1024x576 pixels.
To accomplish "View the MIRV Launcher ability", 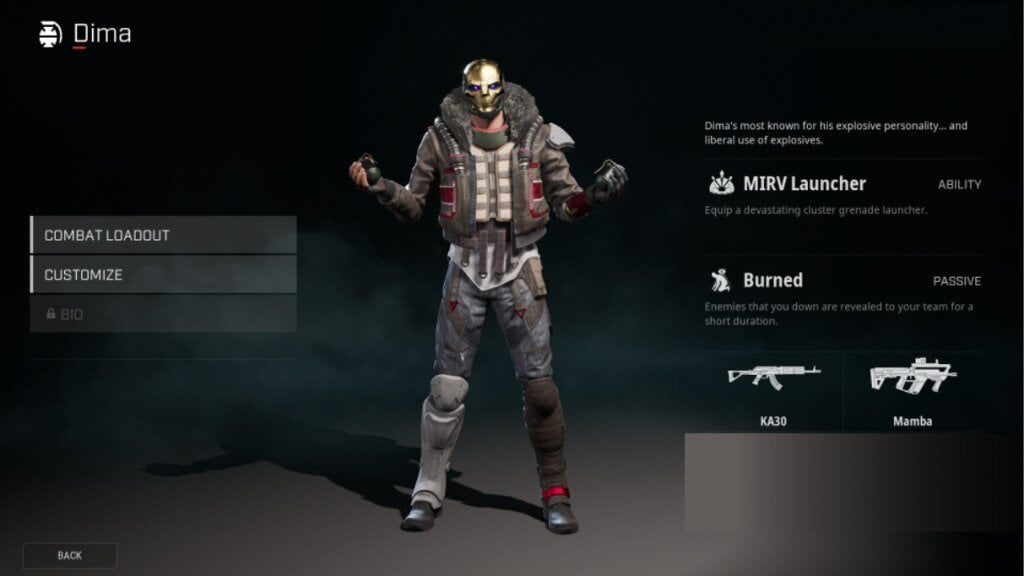I will click(x=843, y=195).
